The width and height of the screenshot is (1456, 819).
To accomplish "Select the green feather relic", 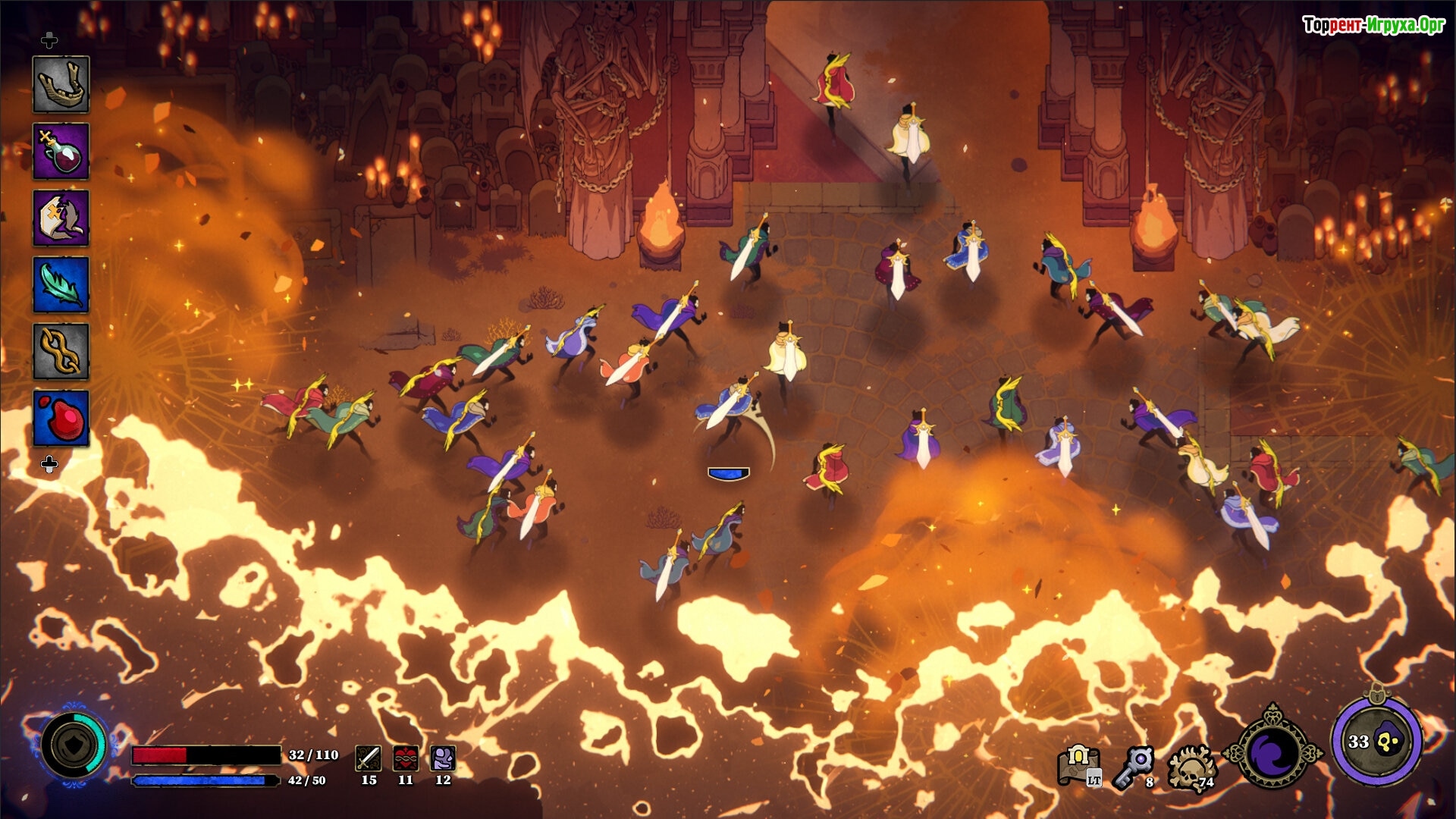I will point(61,284).
